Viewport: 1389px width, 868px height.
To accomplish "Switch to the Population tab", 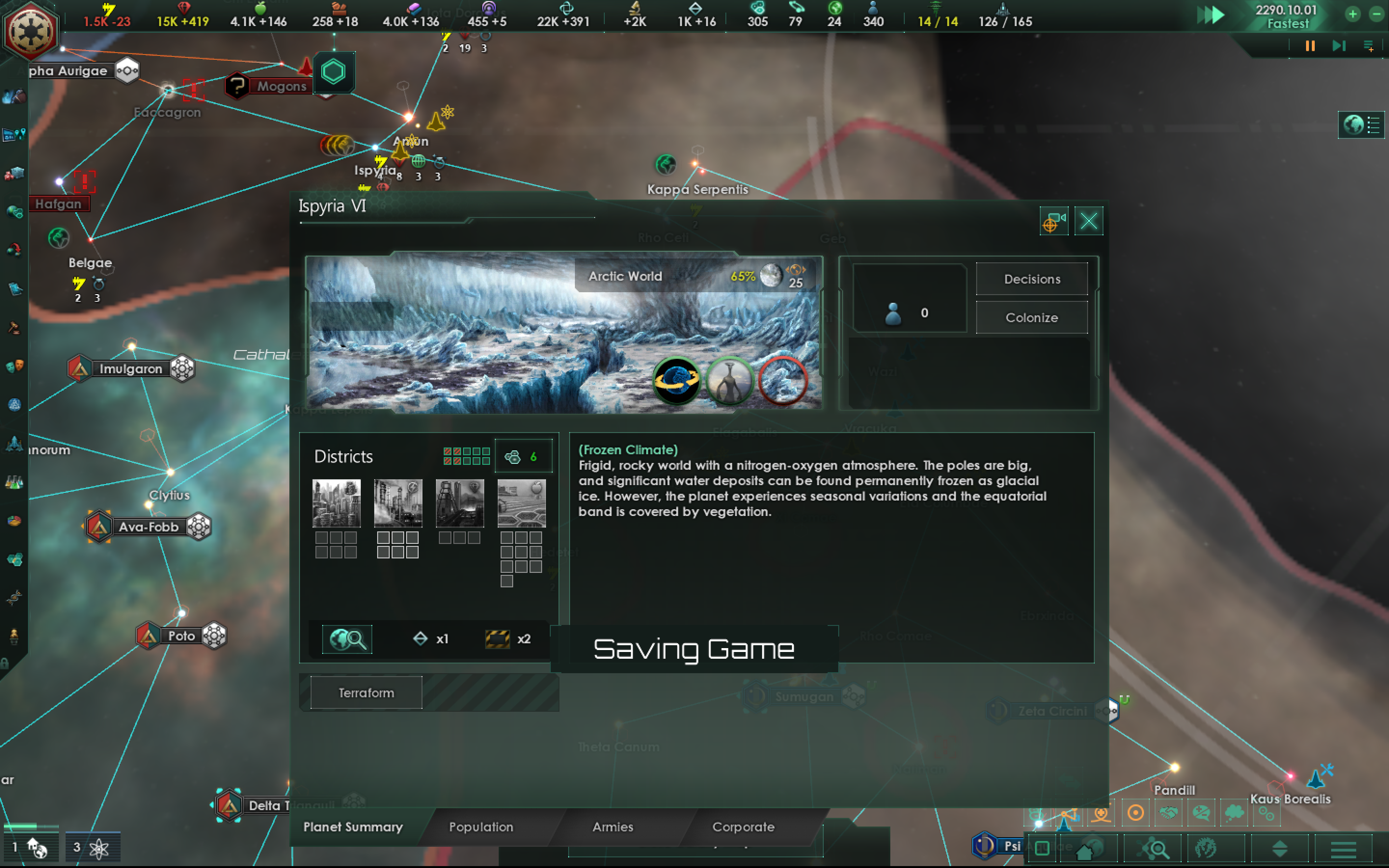I will [481, 827].
